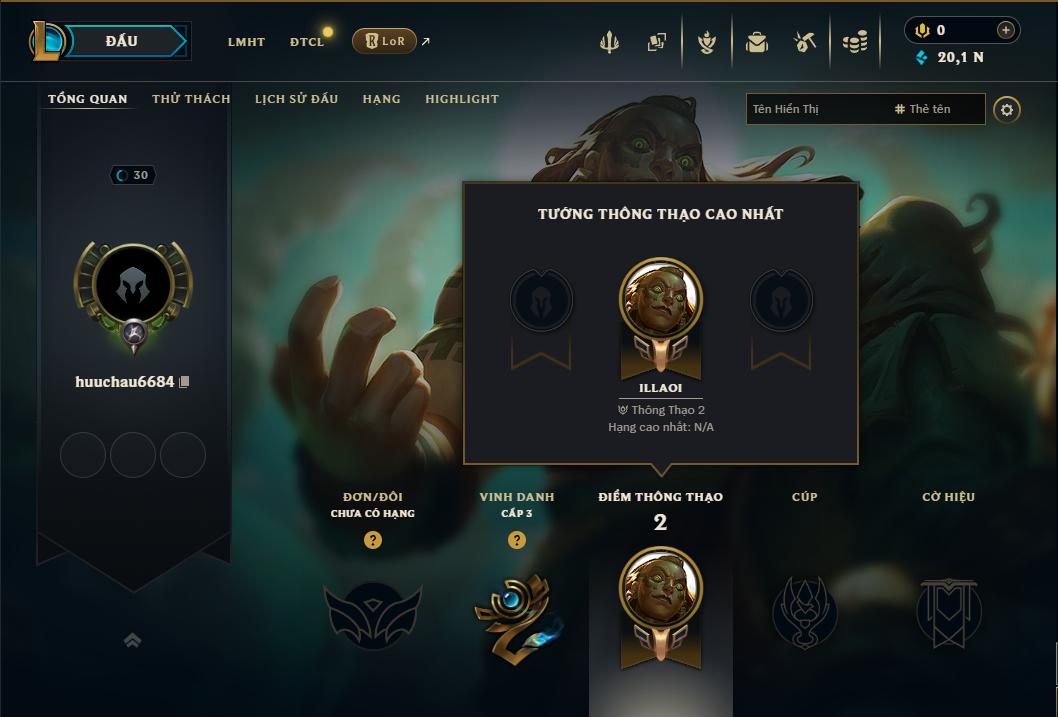Open the winged crest profile icon
This screenshot has height=717, width=1058.
tap(707, 42)
